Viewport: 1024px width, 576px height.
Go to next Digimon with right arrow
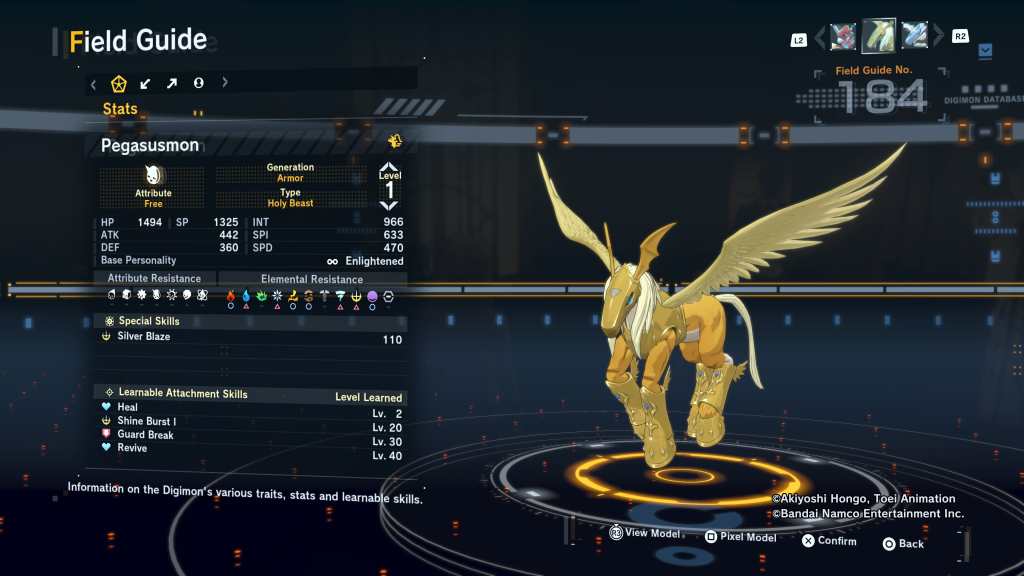click(938, 37)
